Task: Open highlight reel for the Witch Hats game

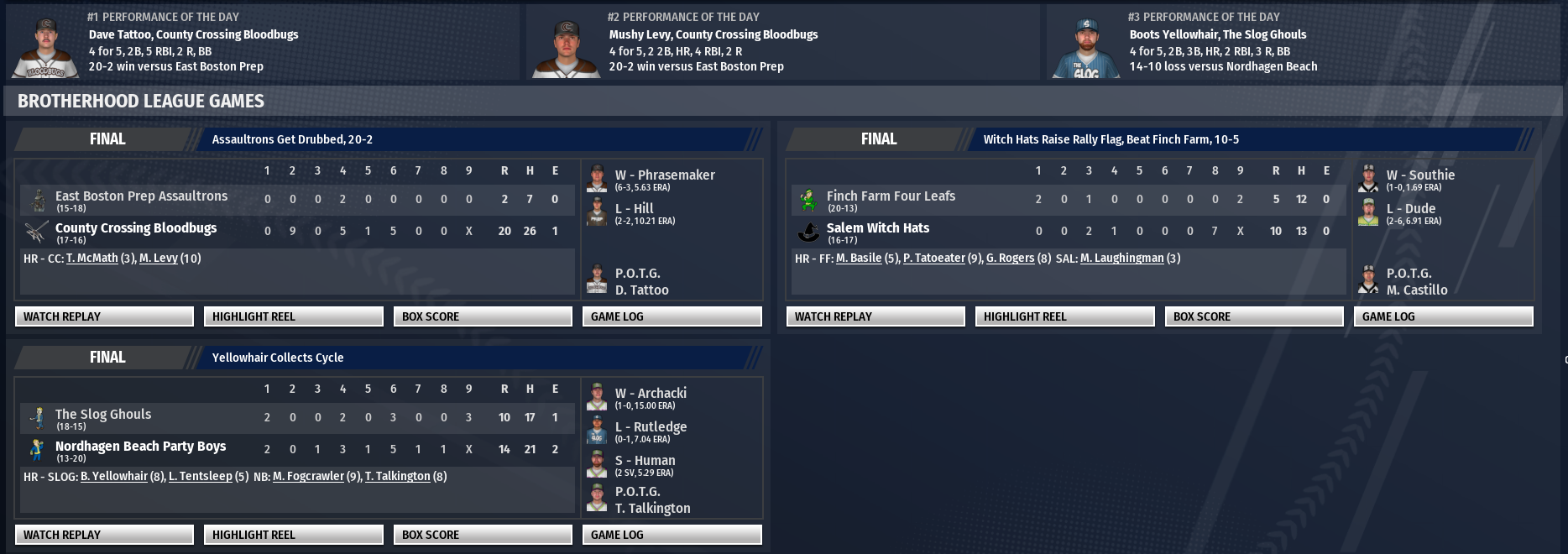Action: coord(1064,316)
